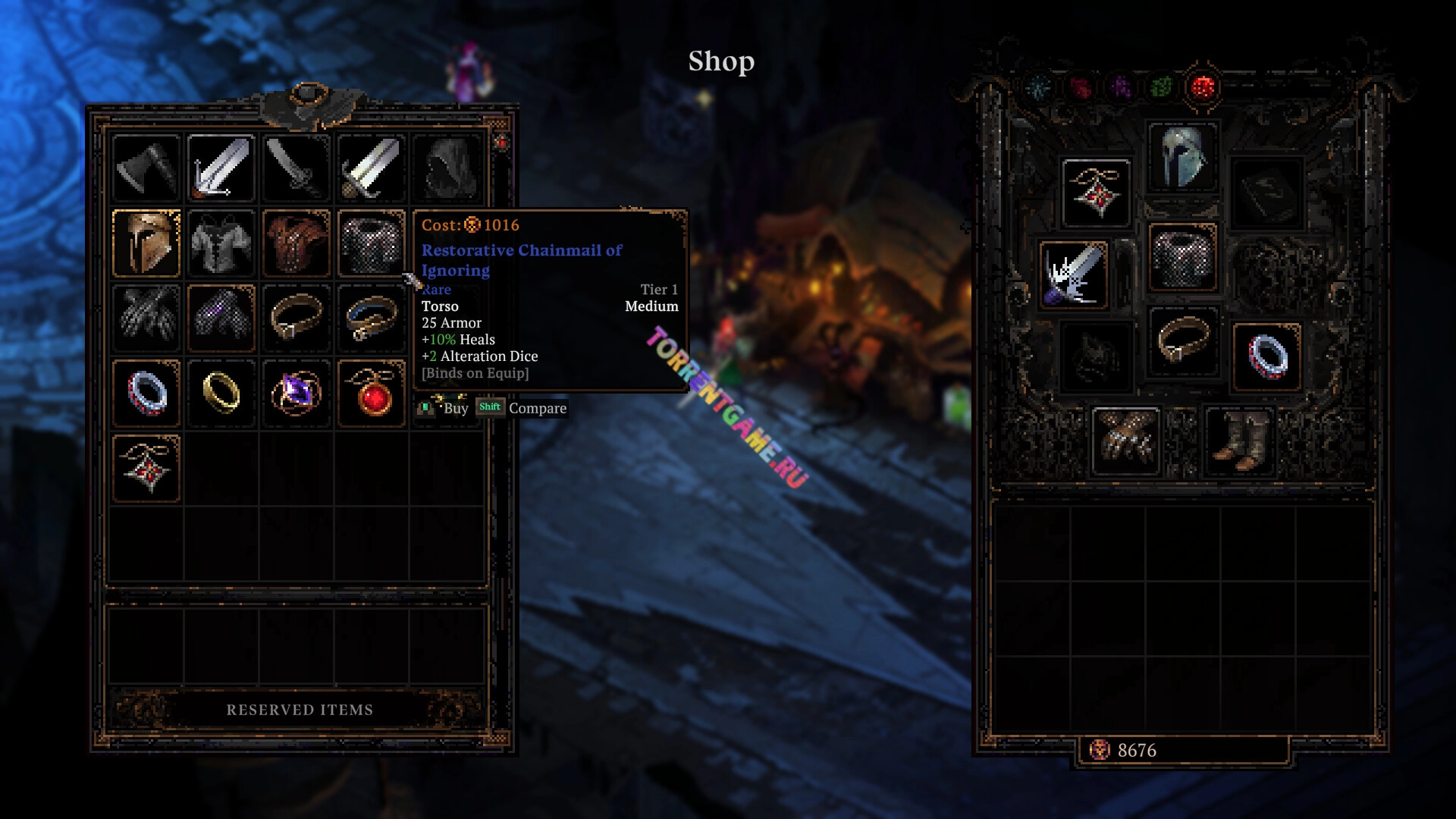Screen dimensions: 1456x819
Task: Select the axe in the shop
Action: tap(146, 168)
